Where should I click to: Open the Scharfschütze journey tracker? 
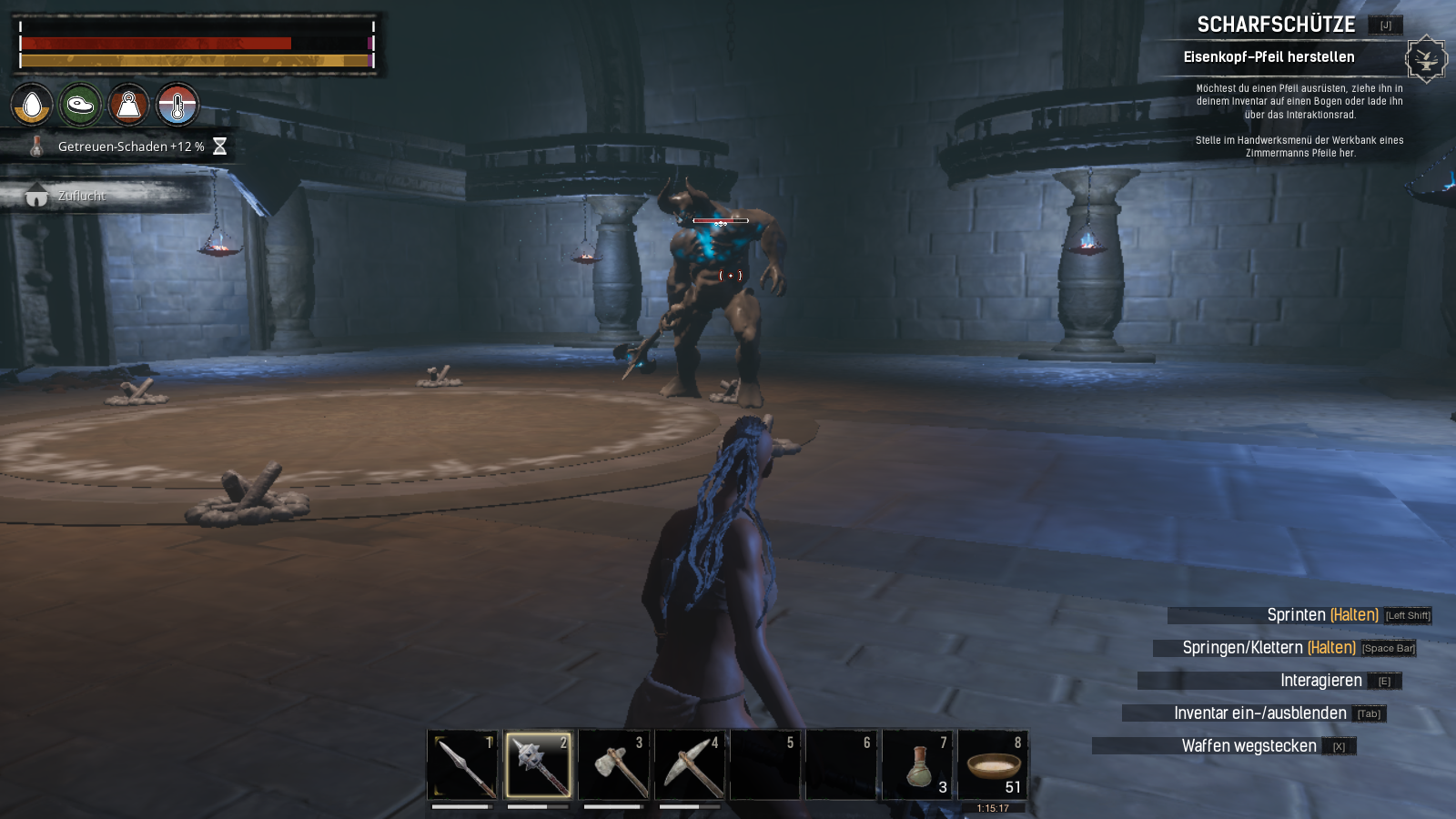point(1276,25)
